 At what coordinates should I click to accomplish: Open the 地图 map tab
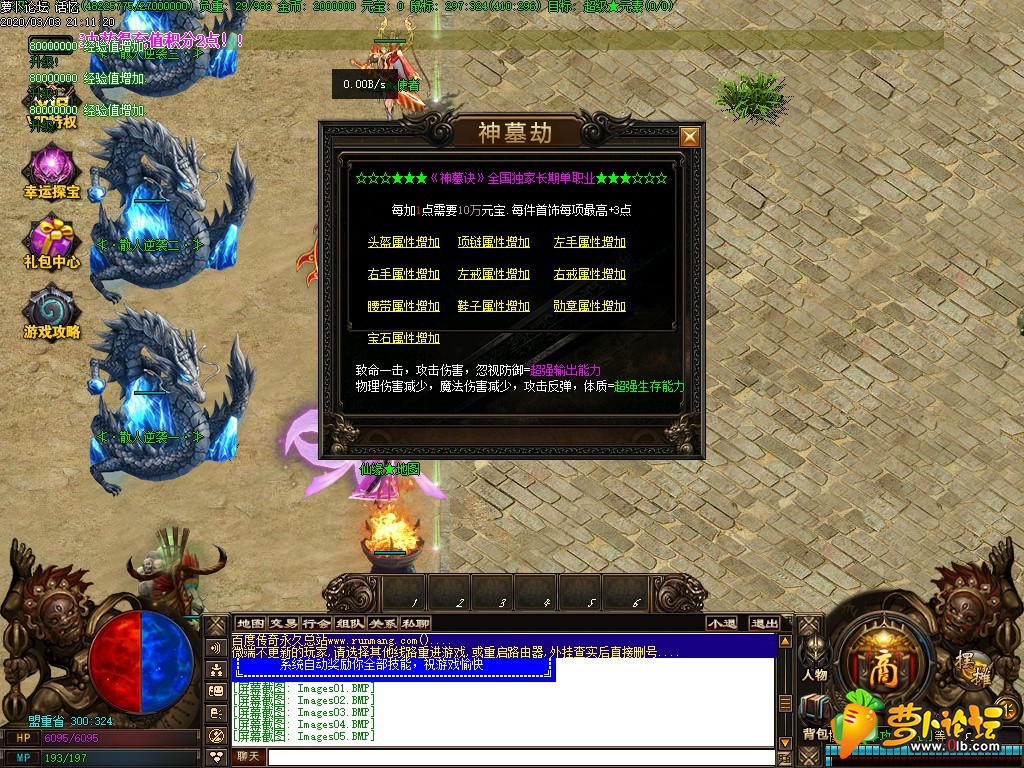(251, 623)
